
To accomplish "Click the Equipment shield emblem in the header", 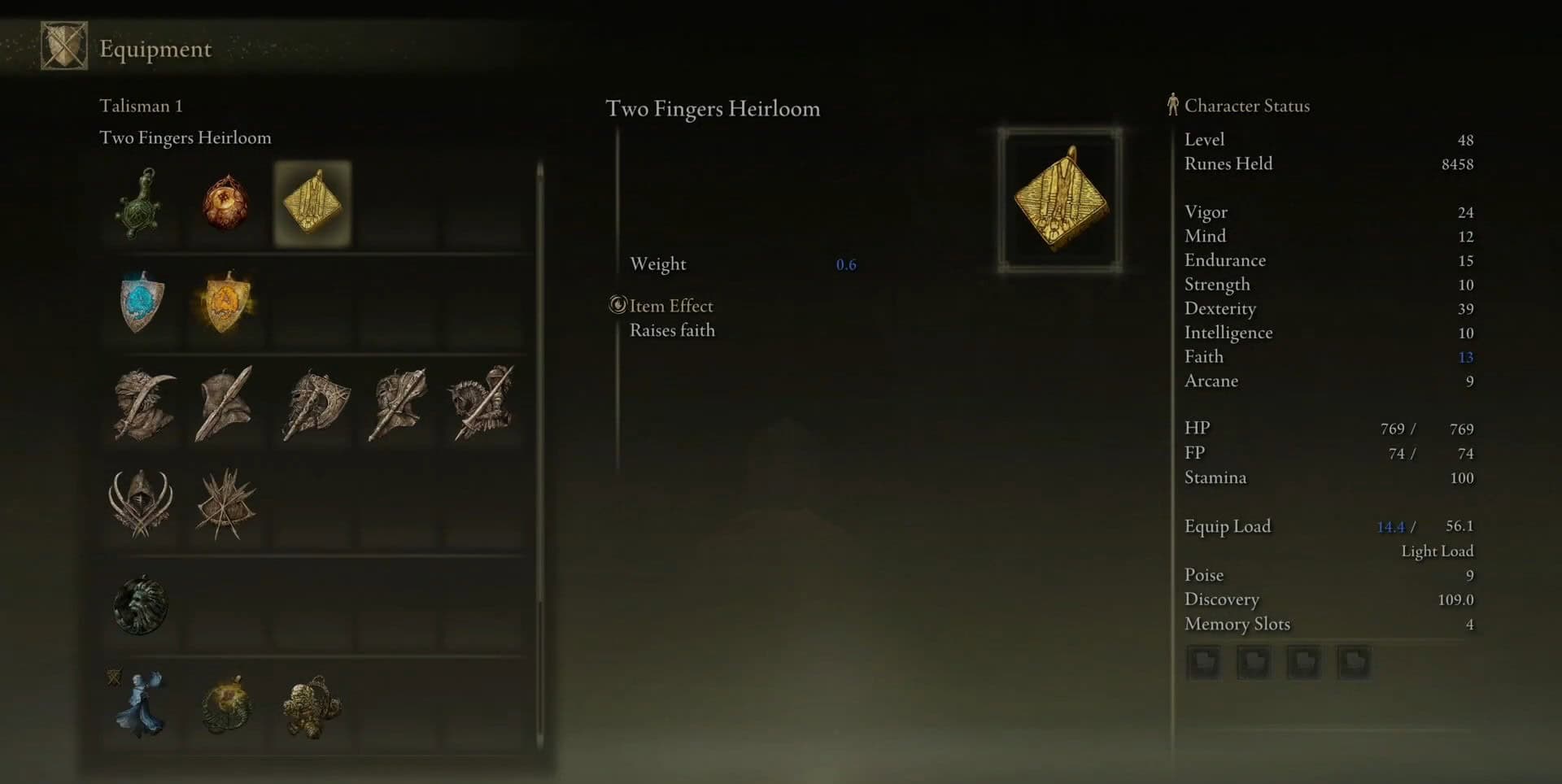I will pyautogui.click(x=63, y=46).
